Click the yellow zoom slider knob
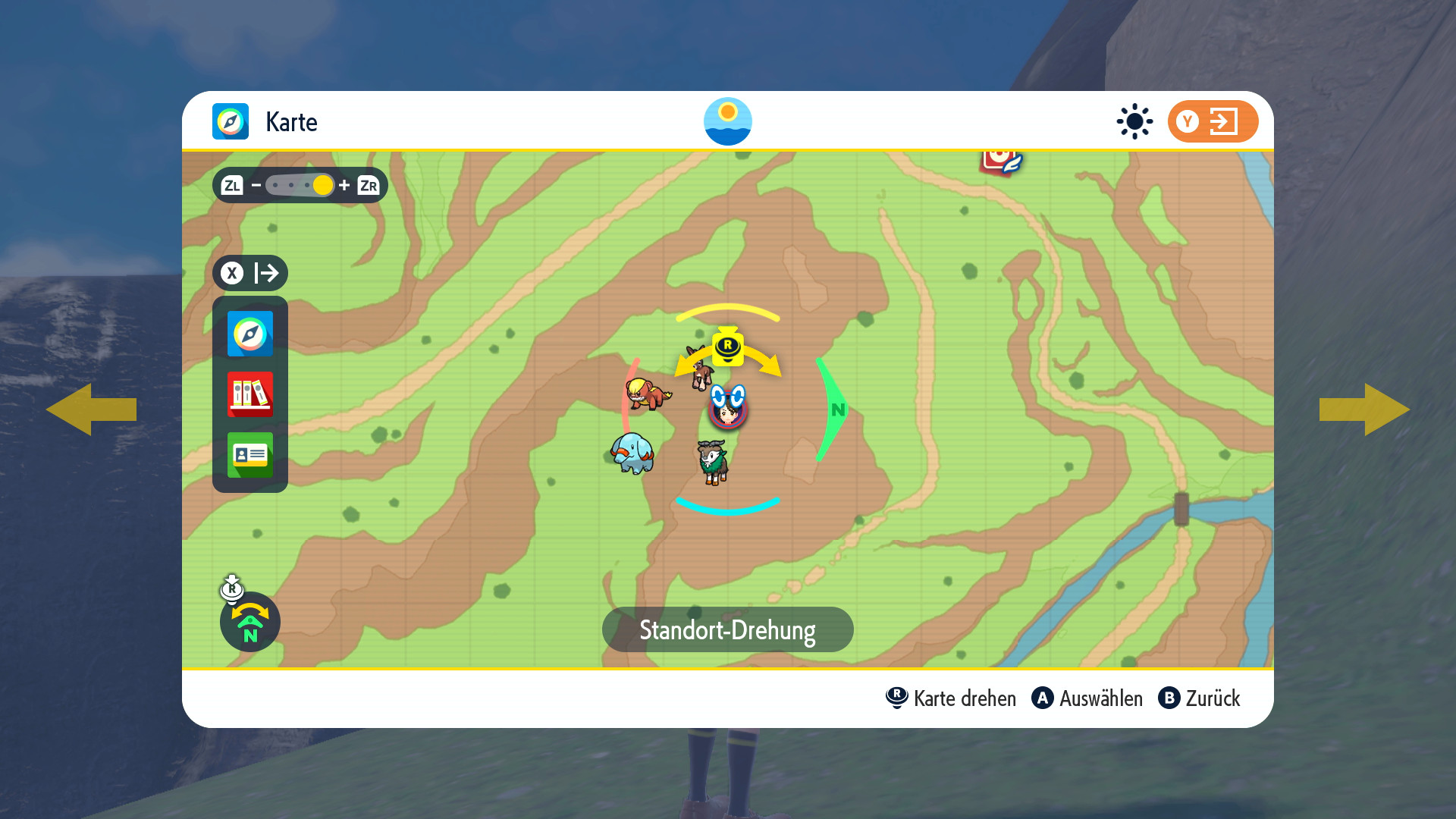 (x=323, y=185)
